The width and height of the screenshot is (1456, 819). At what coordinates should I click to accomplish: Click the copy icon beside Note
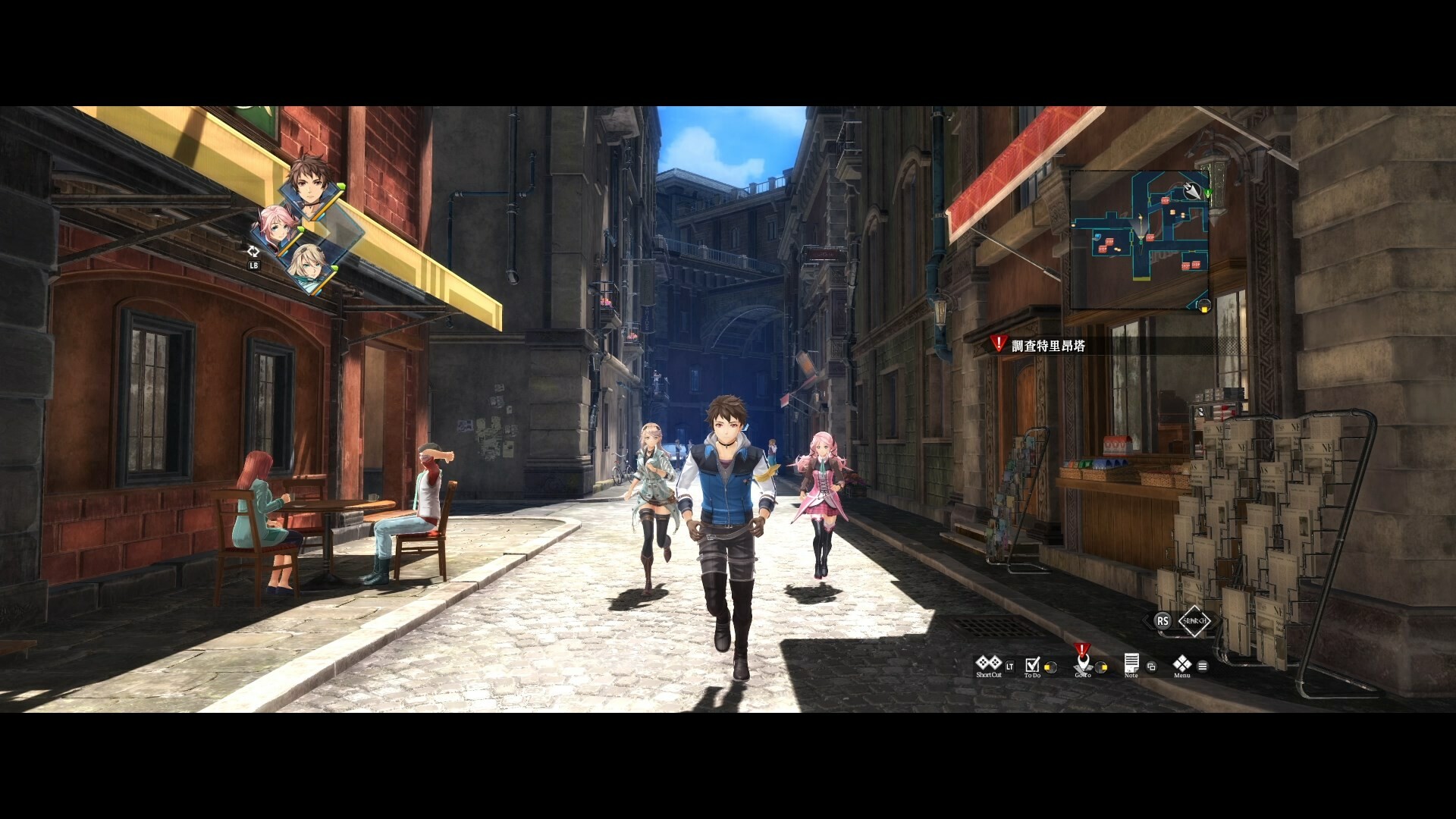pos(1151,667)
